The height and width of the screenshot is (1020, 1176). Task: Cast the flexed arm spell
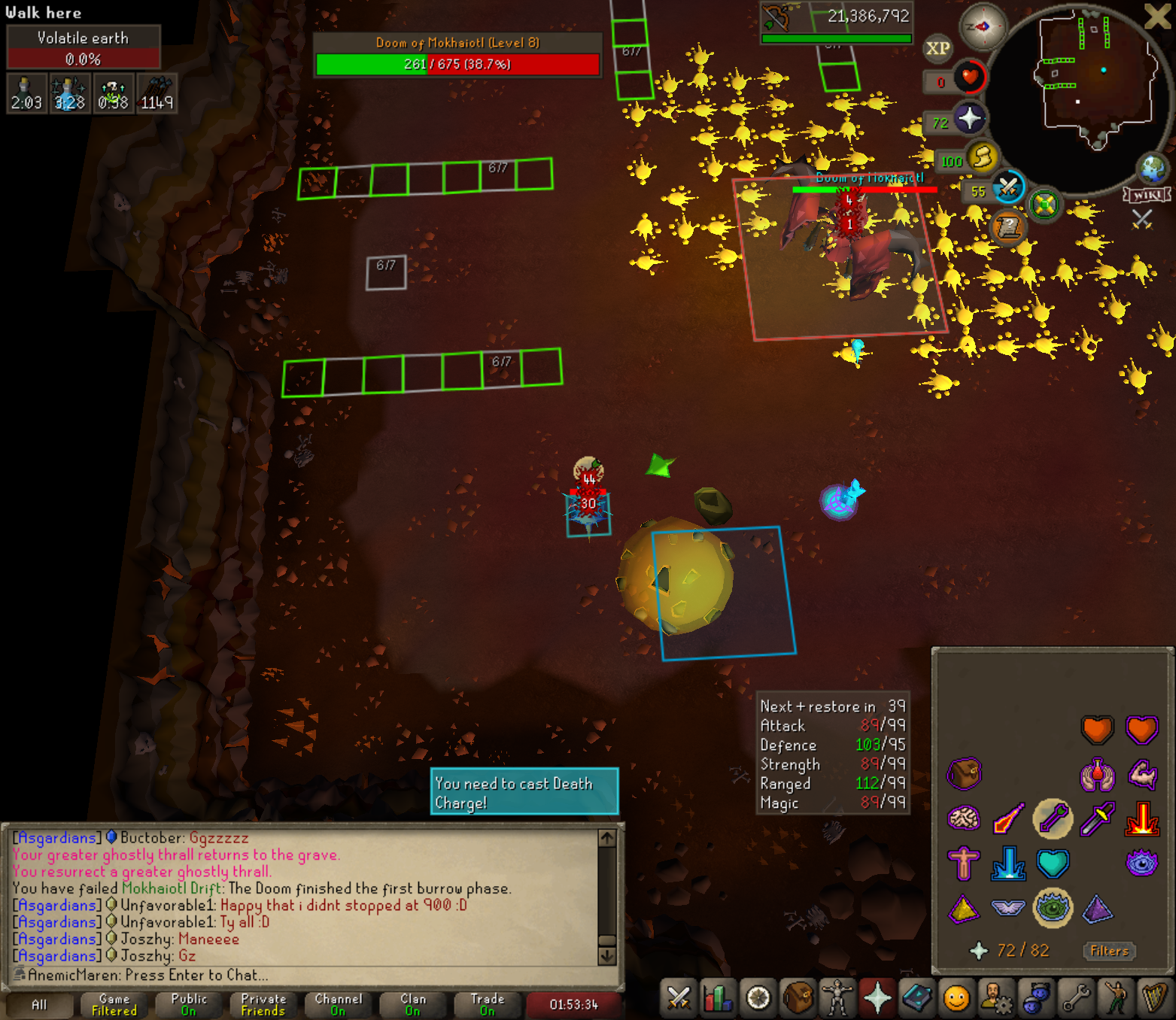coord(1142,773)
